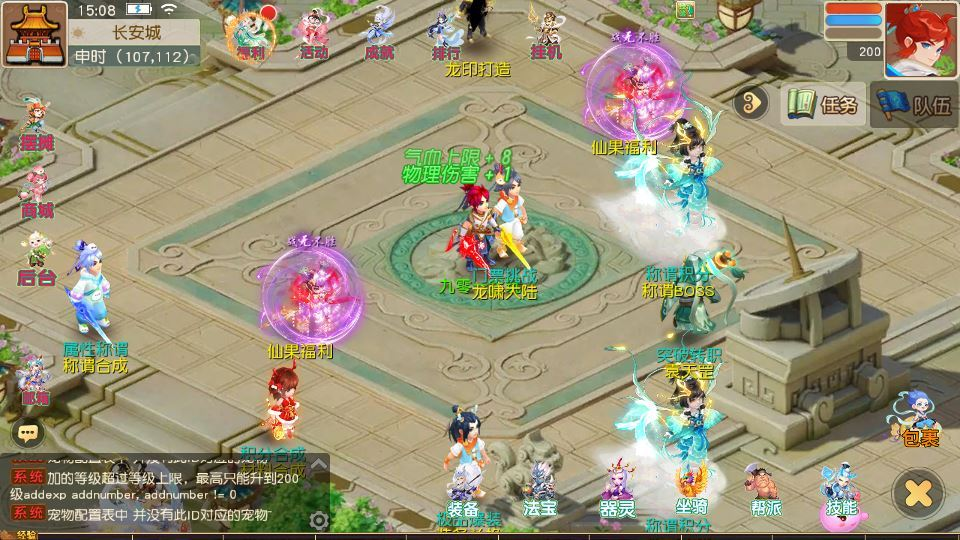Click the player avatar portrait
The height and width of the screenshot is (540, 960).
pos(921,39)
